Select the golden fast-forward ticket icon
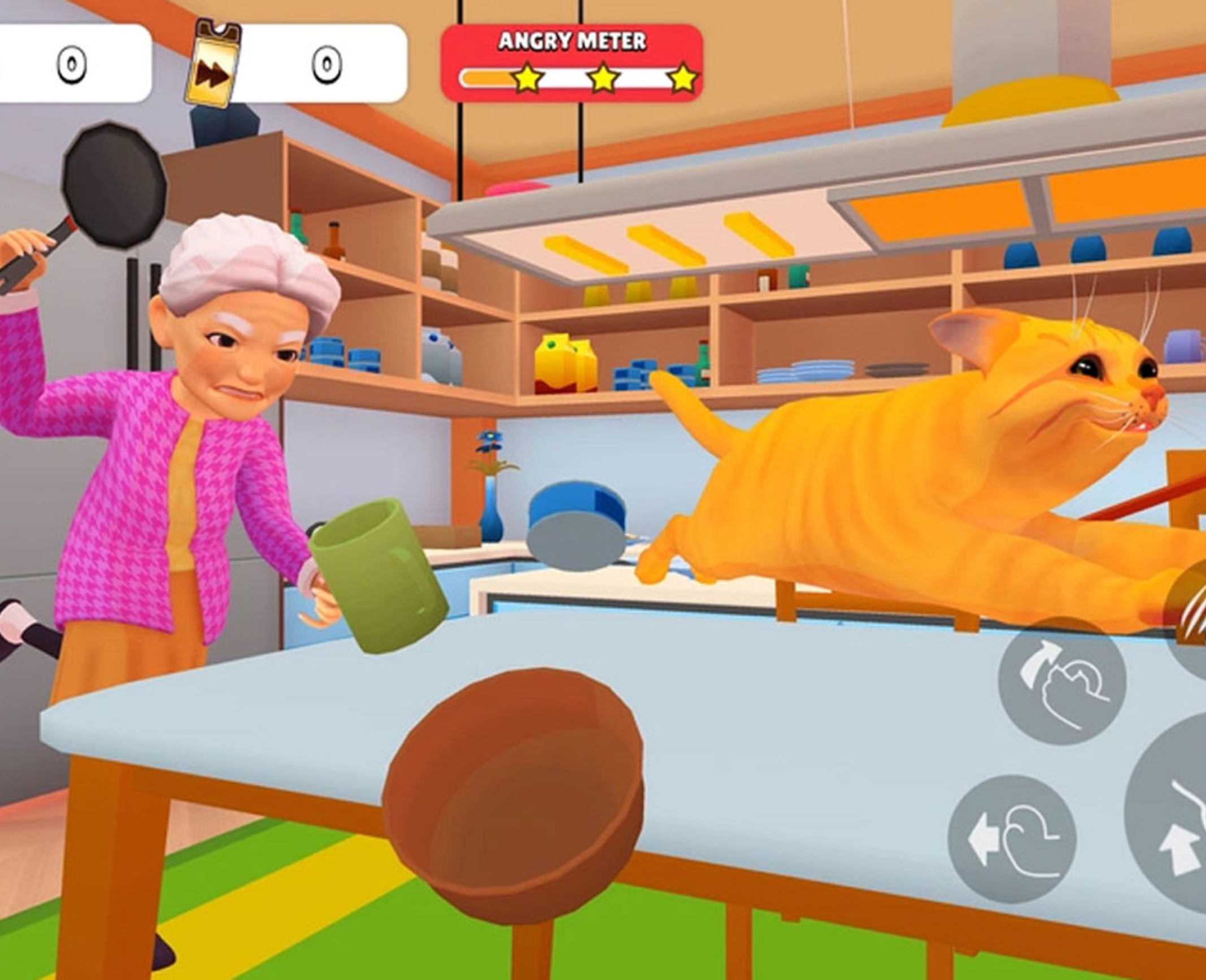Screen dimensions: 1206x980 pos(213,63)
